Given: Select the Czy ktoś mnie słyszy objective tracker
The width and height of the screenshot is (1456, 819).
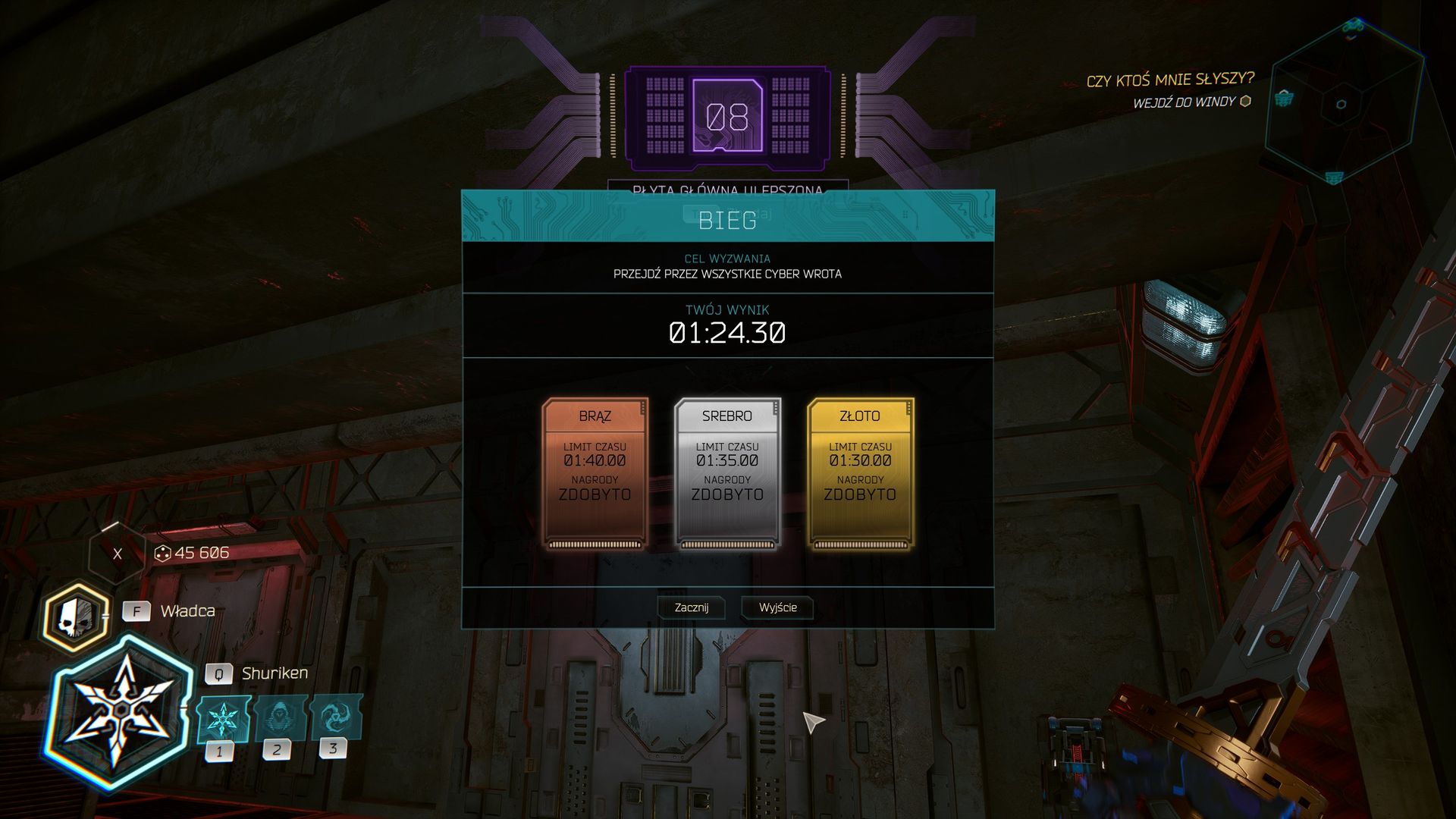Looking at the screenshot, I should [1169, 80].
